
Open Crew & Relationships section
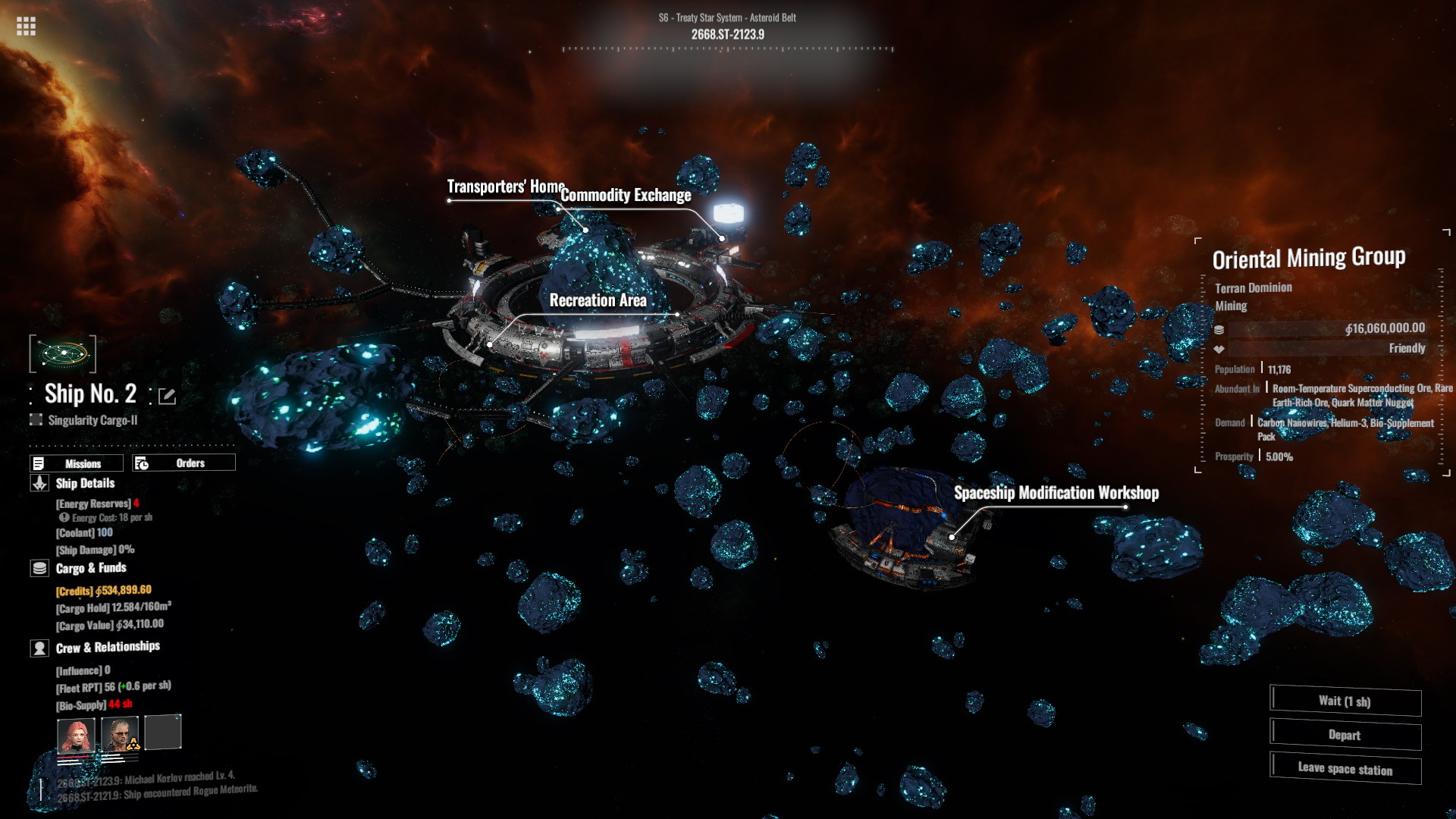(x=107, y=647)
